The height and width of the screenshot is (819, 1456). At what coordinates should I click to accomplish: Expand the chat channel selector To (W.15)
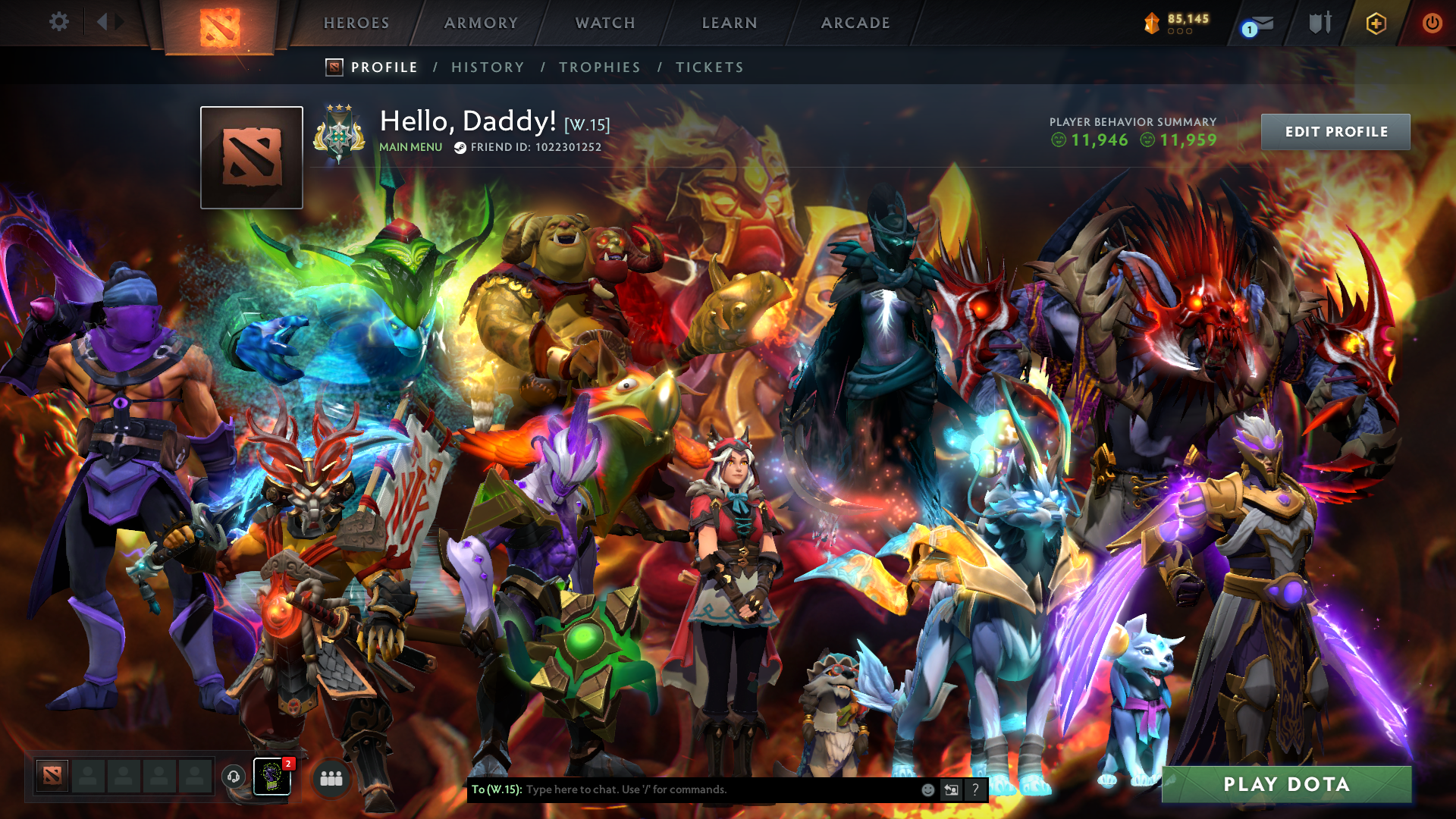coord(497,789)
